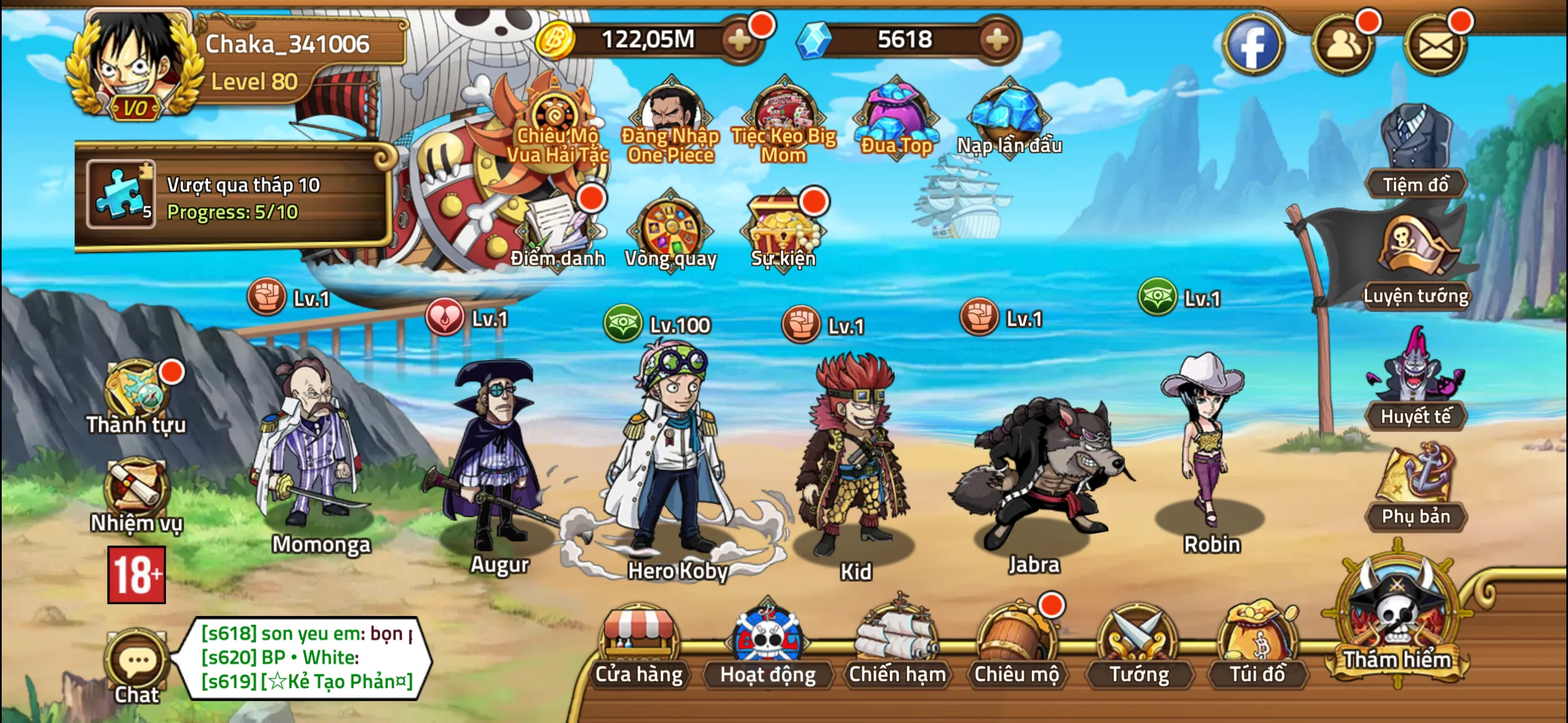Add more gold coins
The height and width of the screenshot is (723, 1568).
tap(740, 41)
